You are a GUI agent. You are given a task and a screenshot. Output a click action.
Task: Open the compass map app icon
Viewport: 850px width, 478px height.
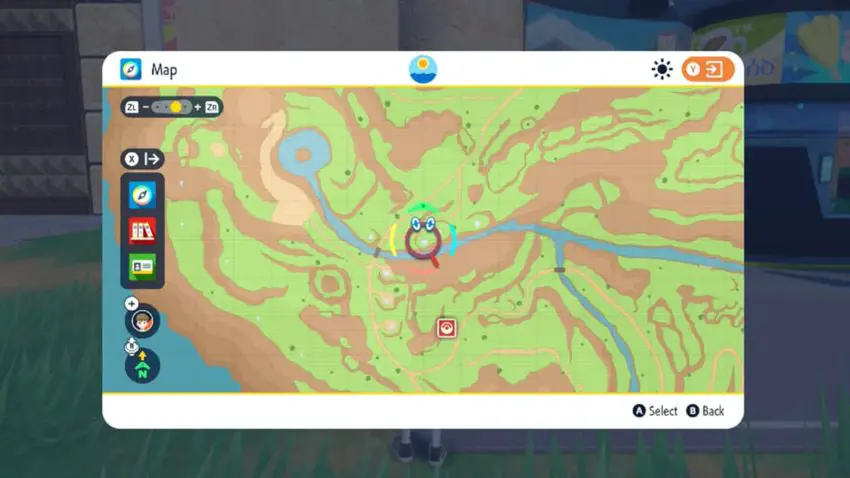point(142,195)
